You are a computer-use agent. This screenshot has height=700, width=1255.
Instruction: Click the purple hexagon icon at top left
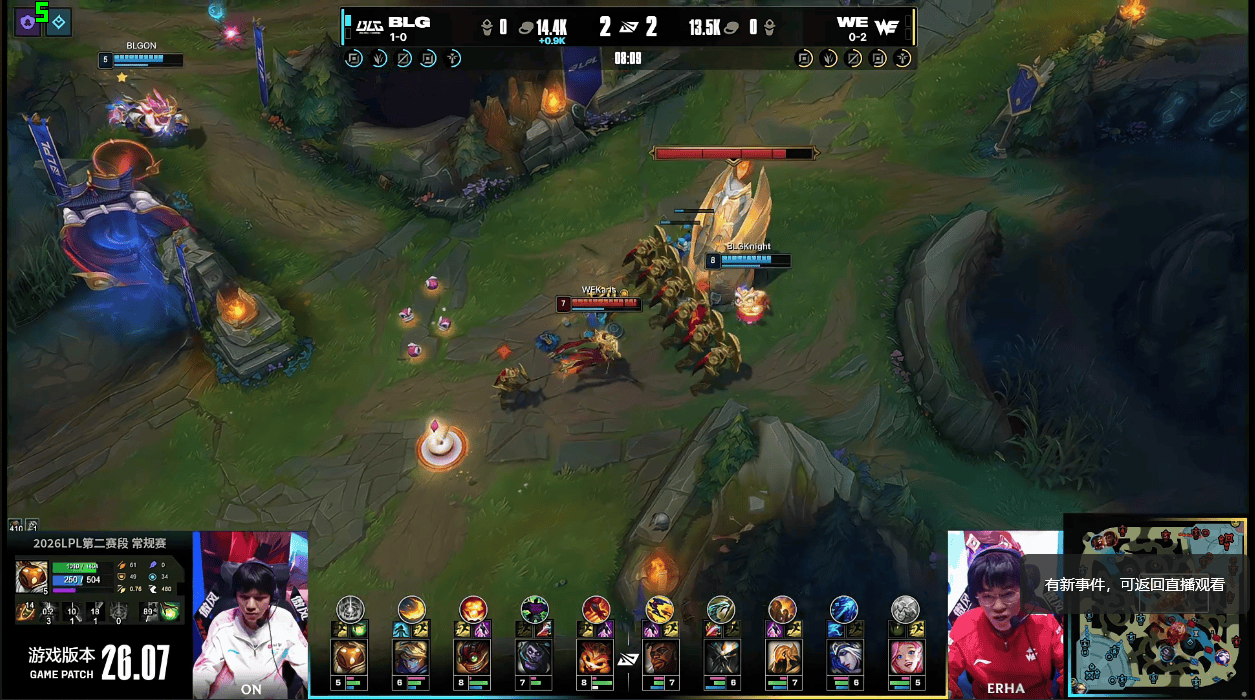(27, 21)
